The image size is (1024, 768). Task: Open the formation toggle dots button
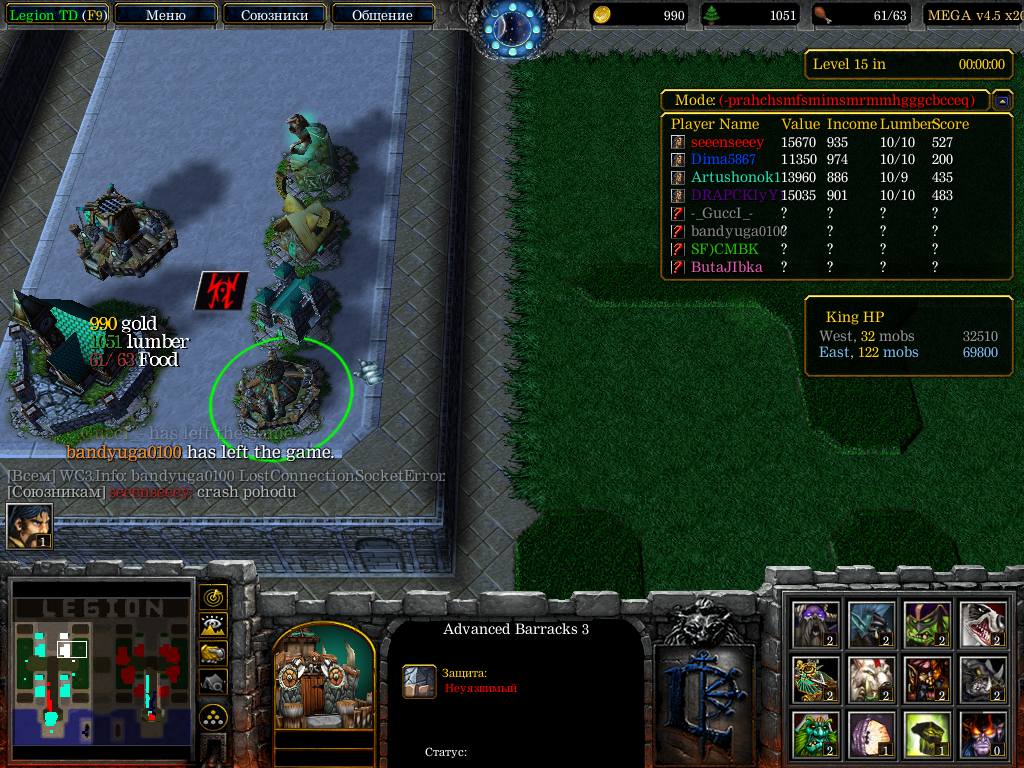tap(214, 717)
